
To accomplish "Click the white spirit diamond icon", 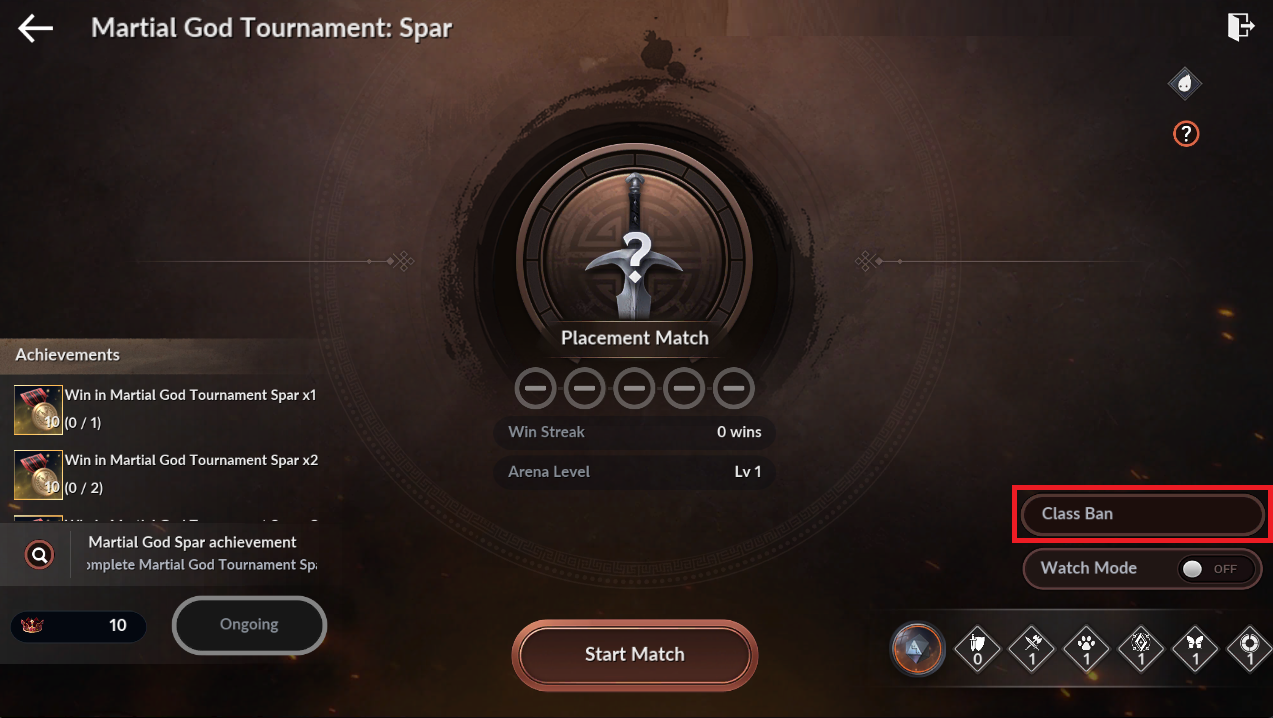I will tap(1185, 84).
